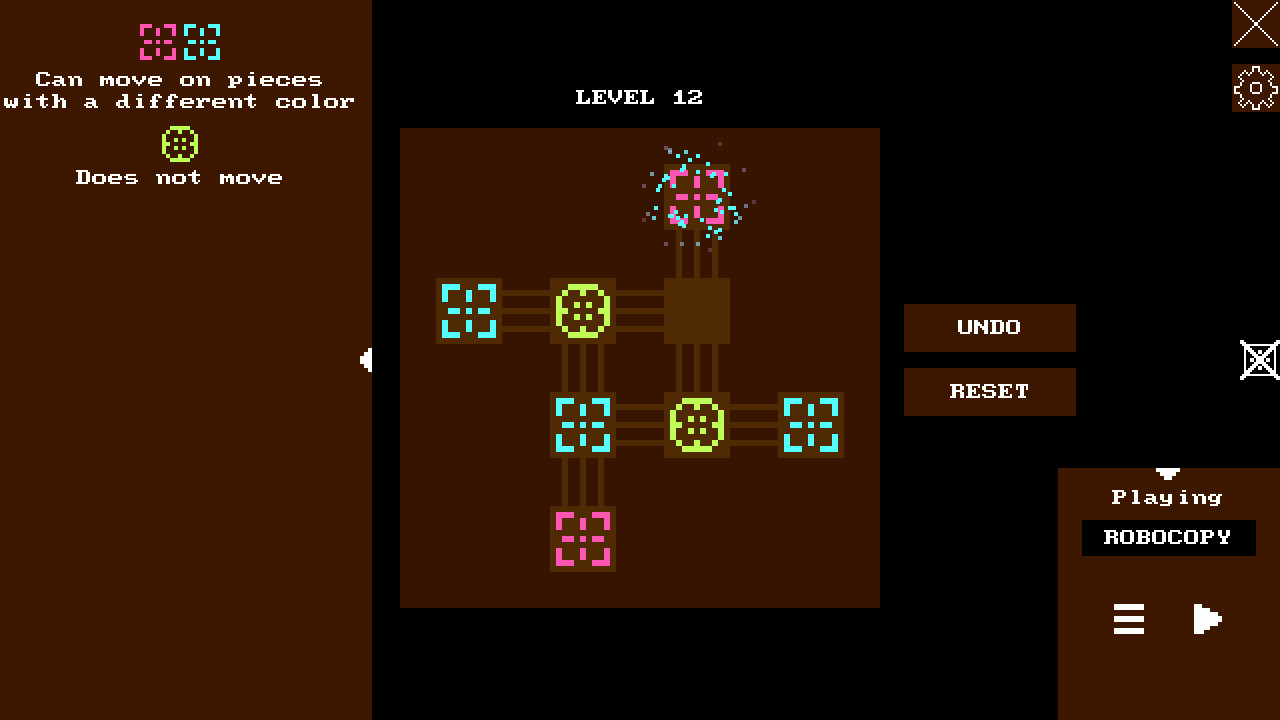Toggle the crossed-out piece mute icon
Viewport: 1280px width, 720px height.
tap(1260, 359)
